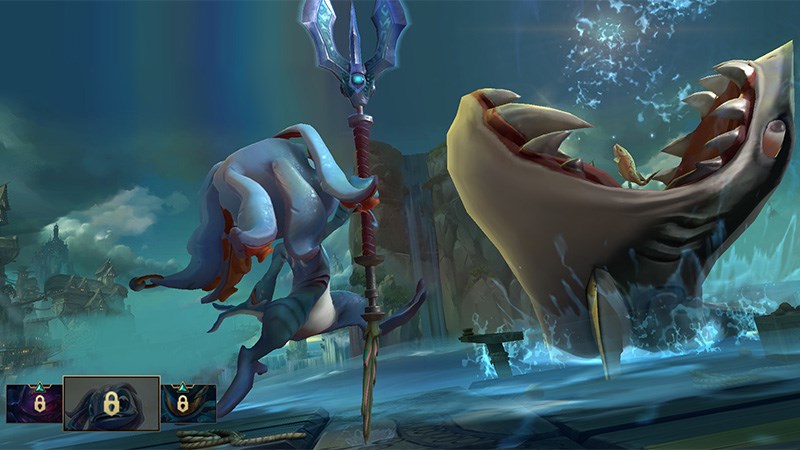Pick the locked blue and gold skin thumbnail
Viewport: 800px width, 450px height.
coord(189,403)
